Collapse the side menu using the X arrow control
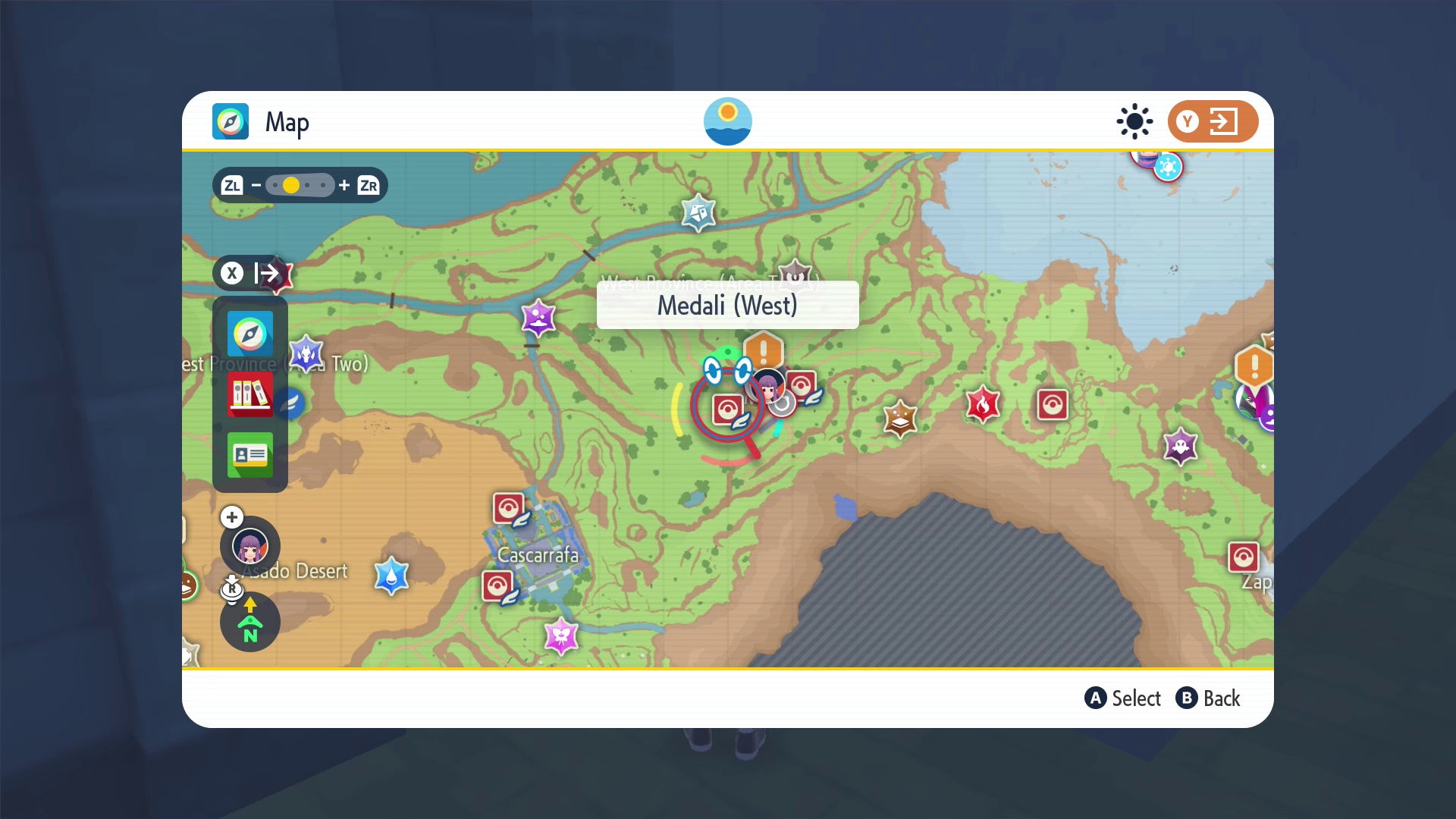The height and width of the screenshot is (819, 1456). (x=252, y=275)
